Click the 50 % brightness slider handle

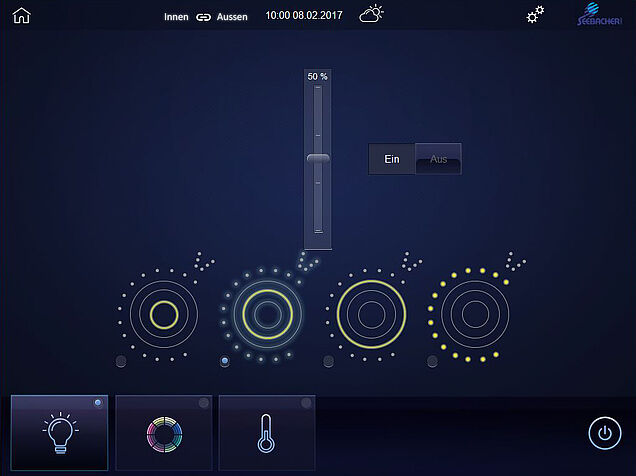(318, 158)
